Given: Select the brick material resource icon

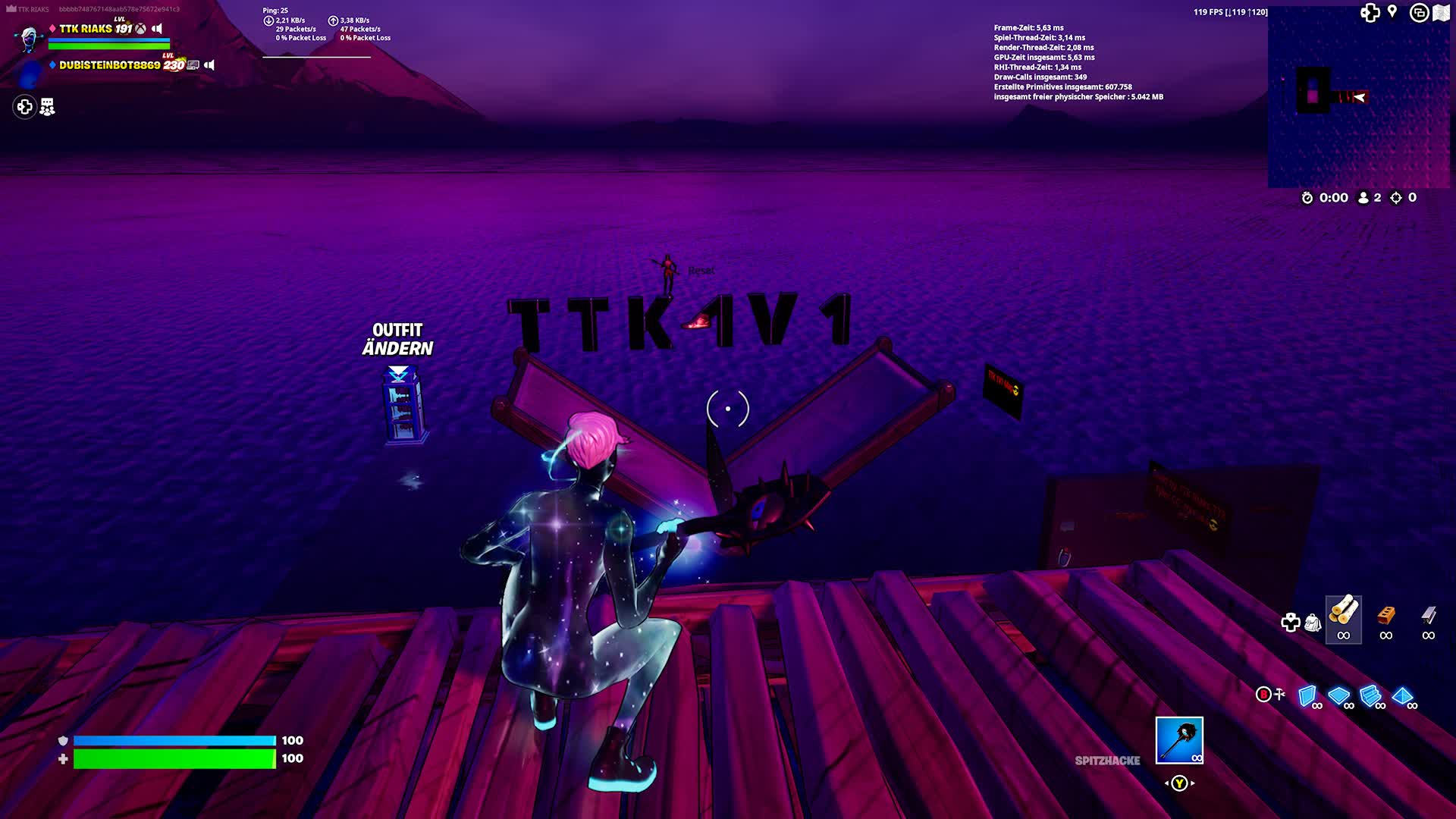Looking at the screenshot, I should click(1386, 614).
